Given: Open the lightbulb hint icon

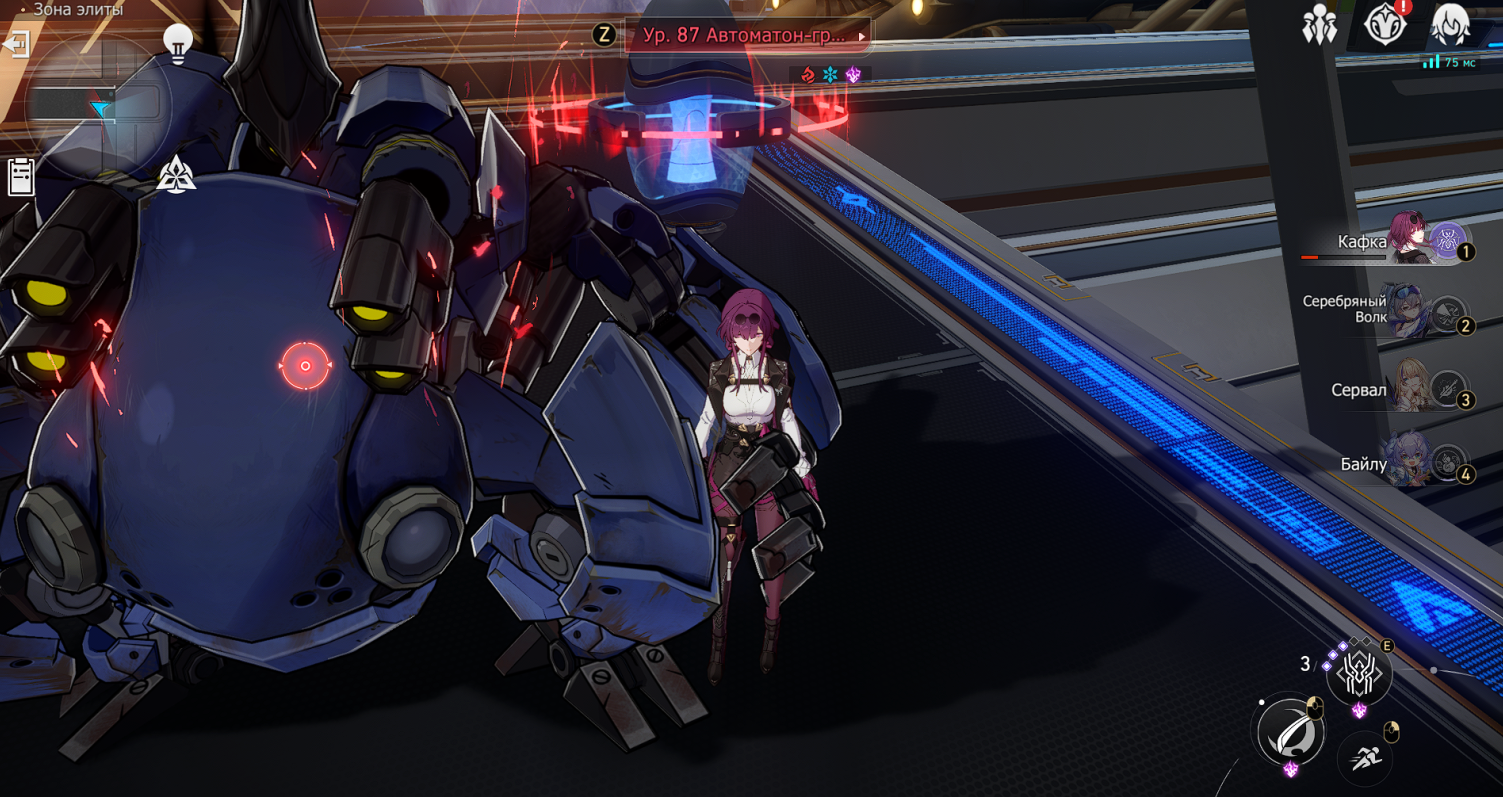Looking at the screenshot, I should tap(178, 44).
